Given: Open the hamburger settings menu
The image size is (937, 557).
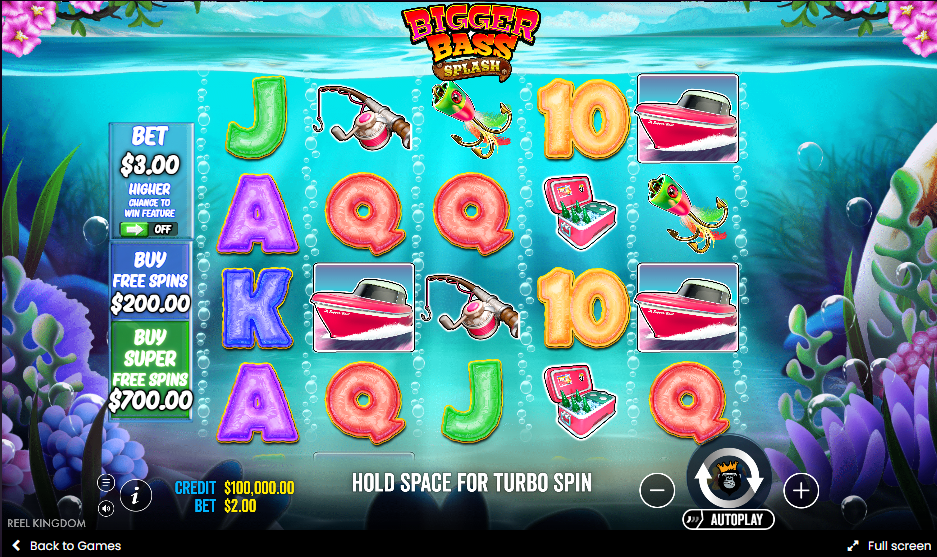Looking at the screenshot, I should 106,482.
